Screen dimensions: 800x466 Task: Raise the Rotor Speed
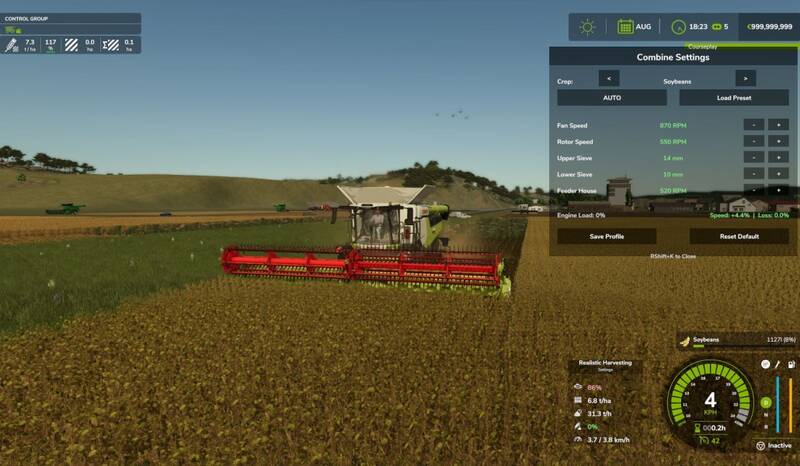click(777, 142)
